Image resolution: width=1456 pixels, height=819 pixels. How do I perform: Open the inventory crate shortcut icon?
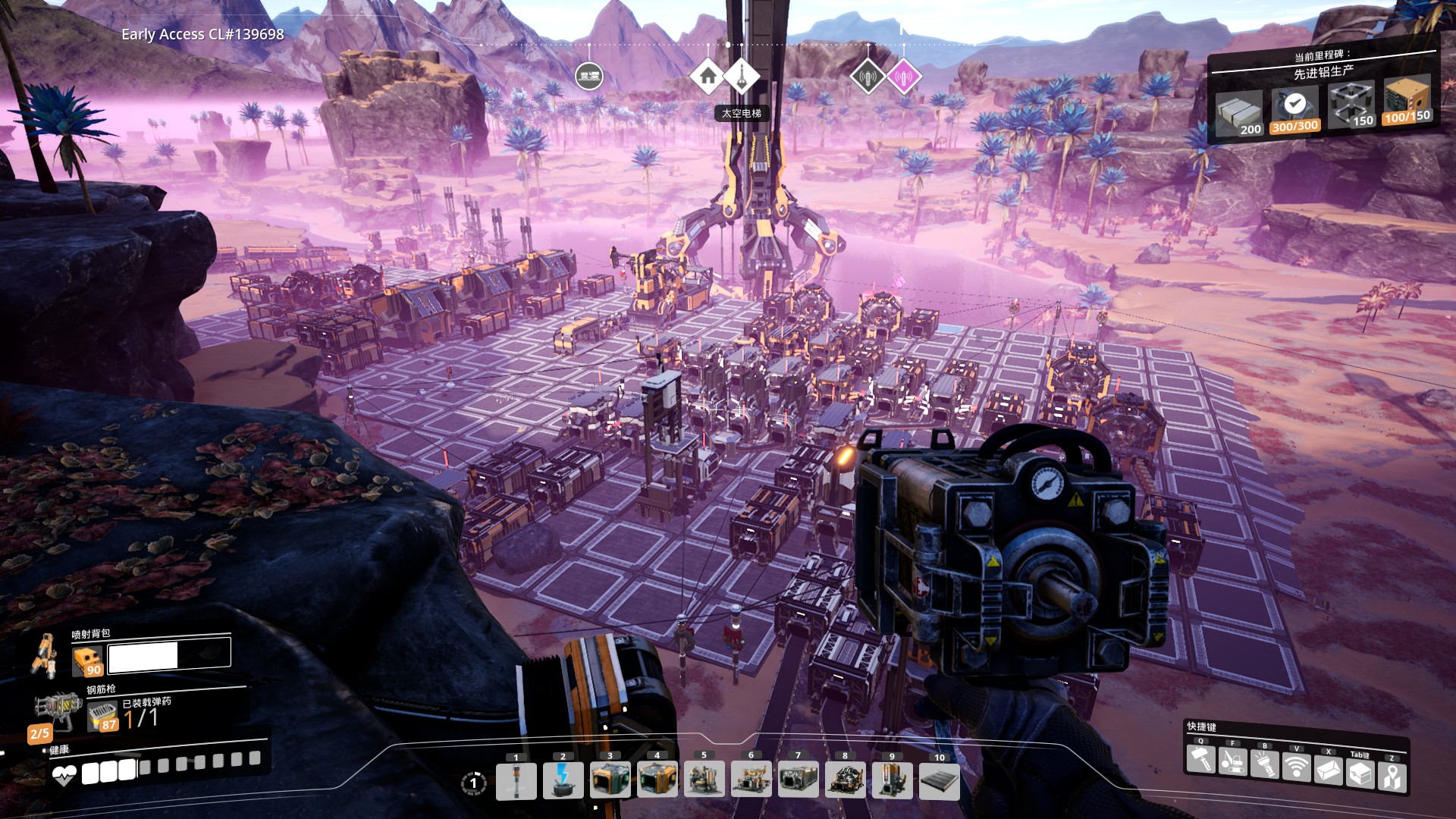point(1360,773)
